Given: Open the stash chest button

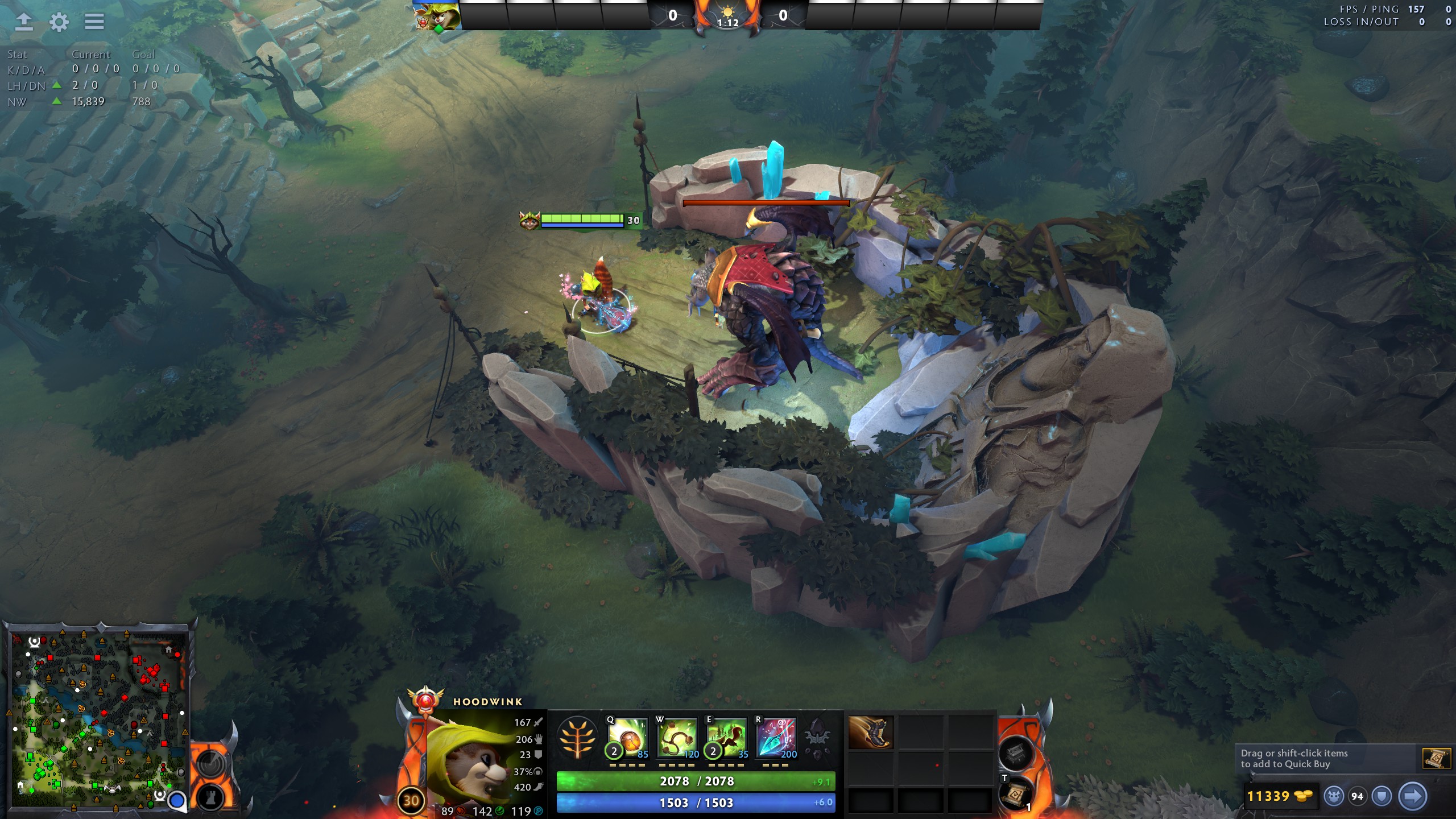Looking at the screenshot, I should 1016,754.
